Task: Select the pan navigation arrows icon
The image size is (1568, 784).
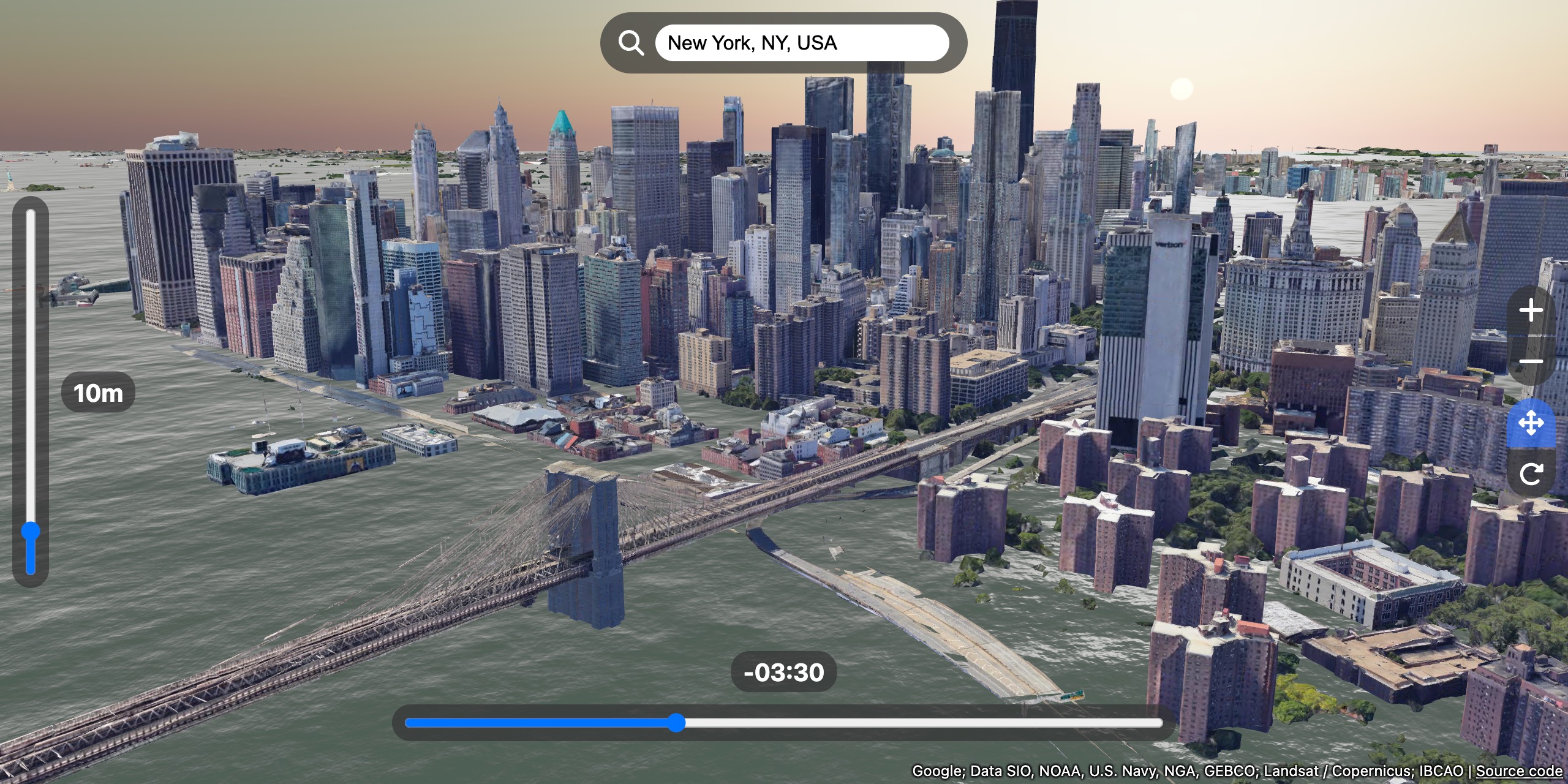Action: [x=1531, y=423]
